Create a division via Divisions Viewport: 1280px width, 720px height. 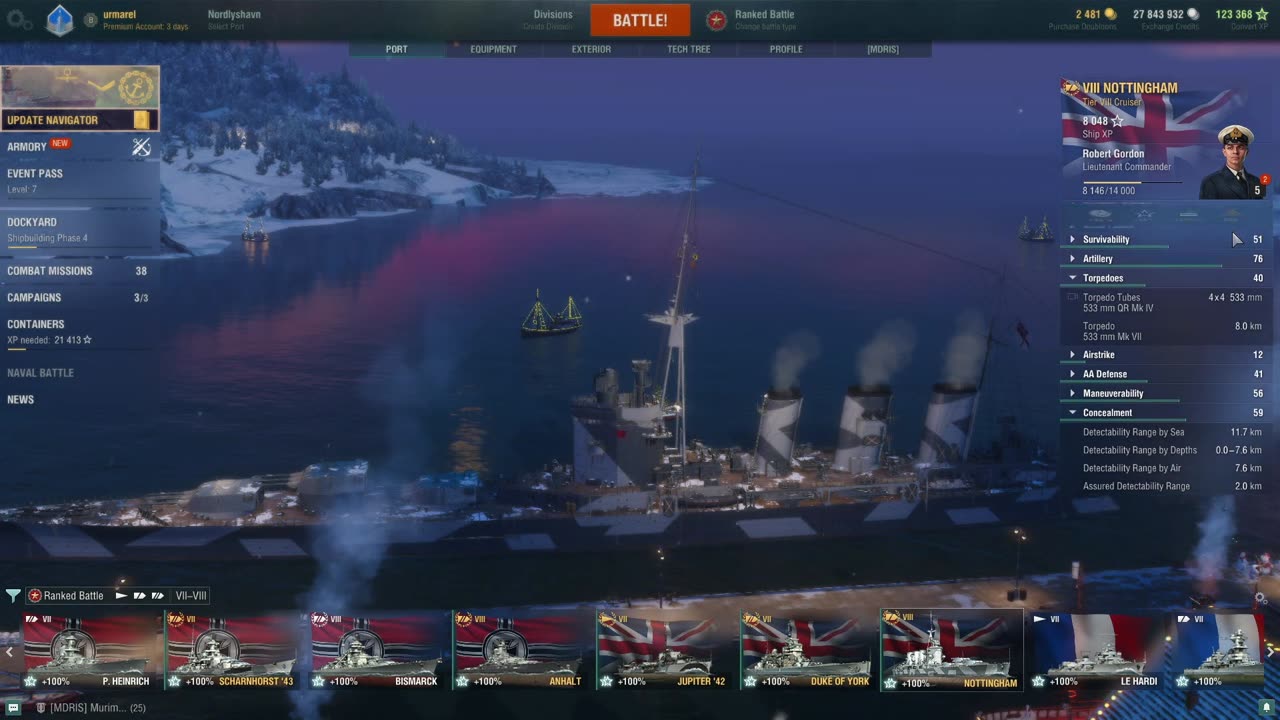[x=552, y=19]
